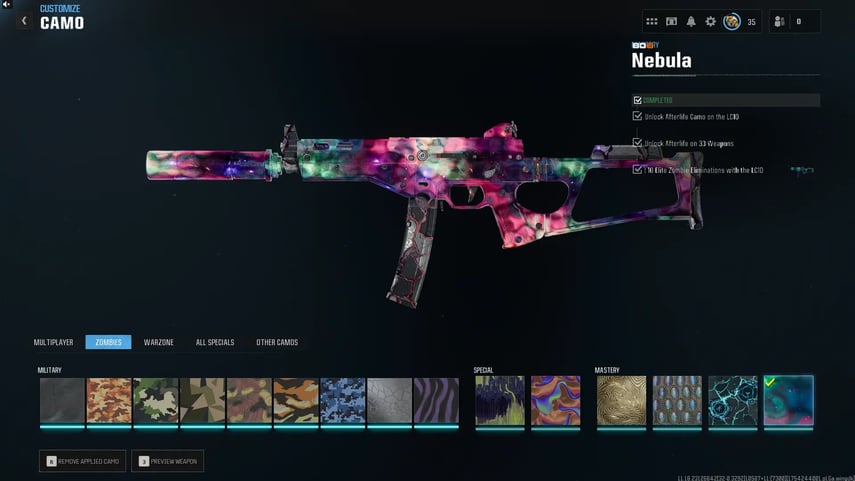This screenshot has width=855, height=481.
Task: Open notifications via the bell icon
Action: tap(691, 21)
